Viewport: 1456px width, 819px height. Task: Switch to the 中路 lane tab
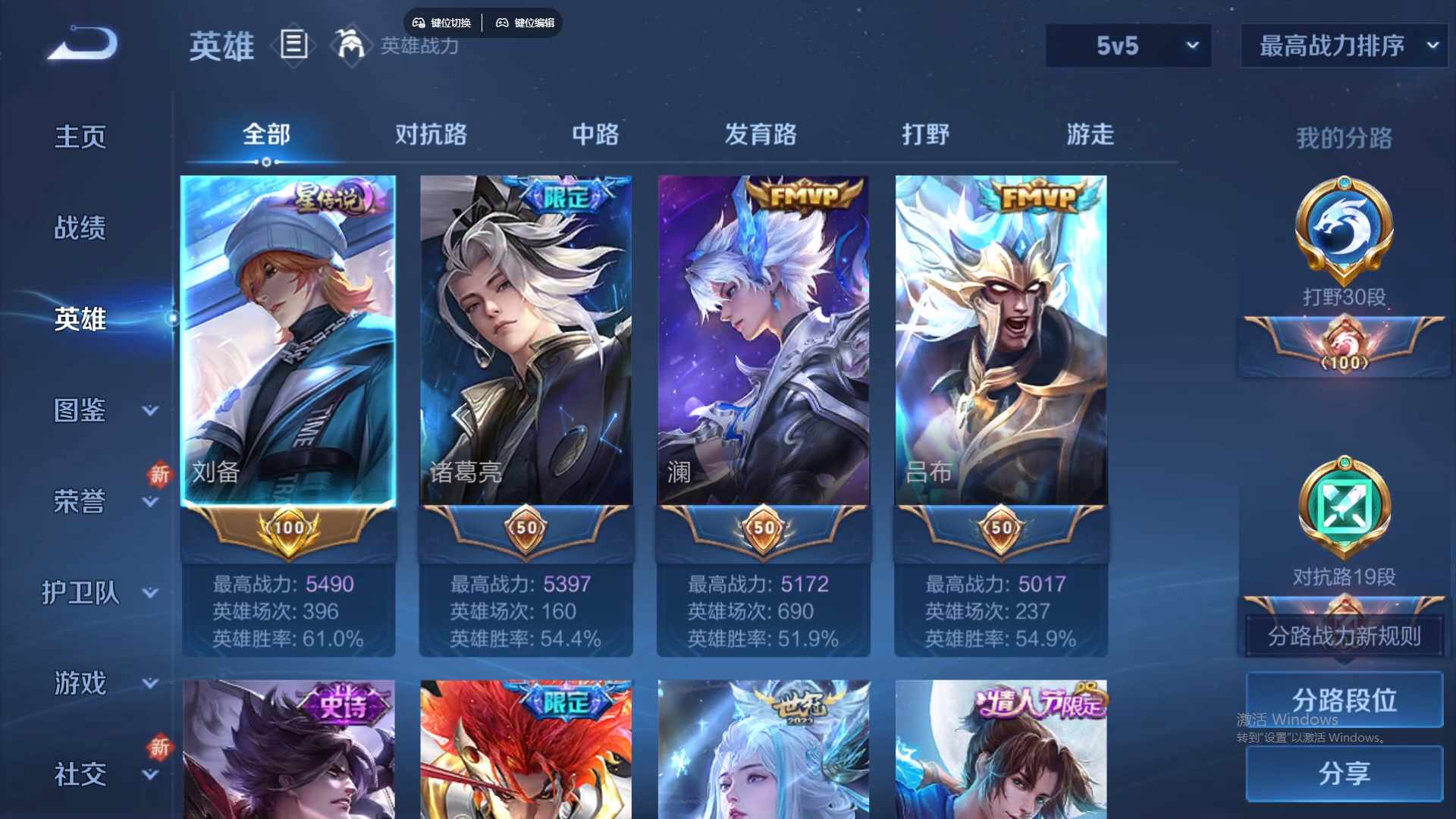[595, 134]
